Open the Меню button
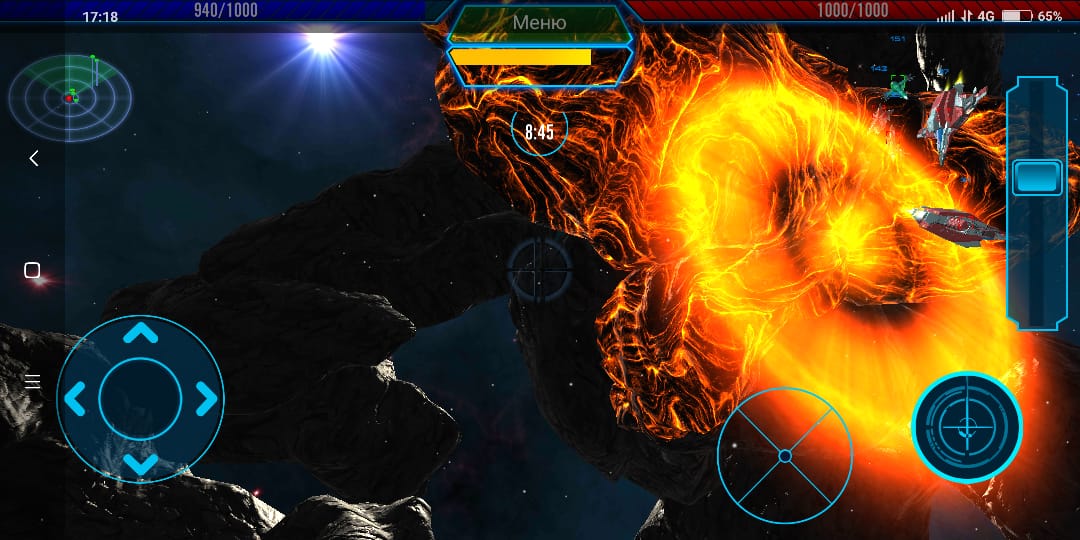 pyautogui.click(x=539, y=23)
